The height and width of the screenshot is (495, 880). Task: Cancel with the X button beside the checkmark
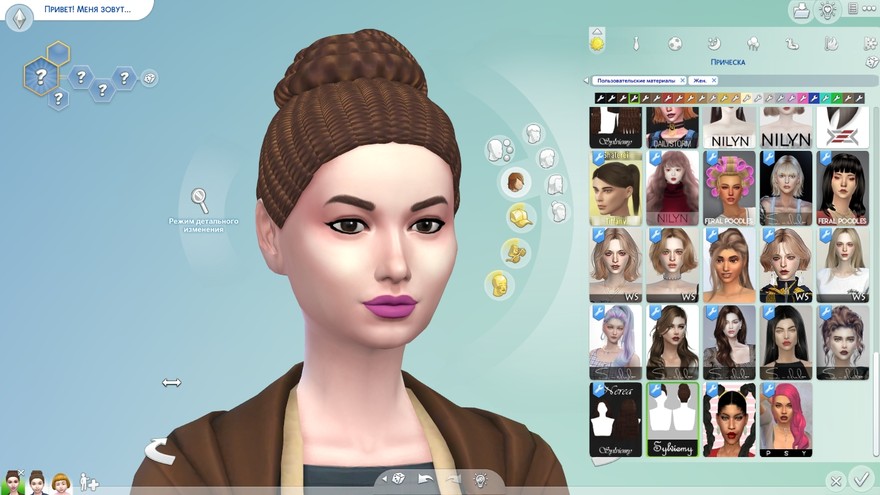[x=836, y=481]
